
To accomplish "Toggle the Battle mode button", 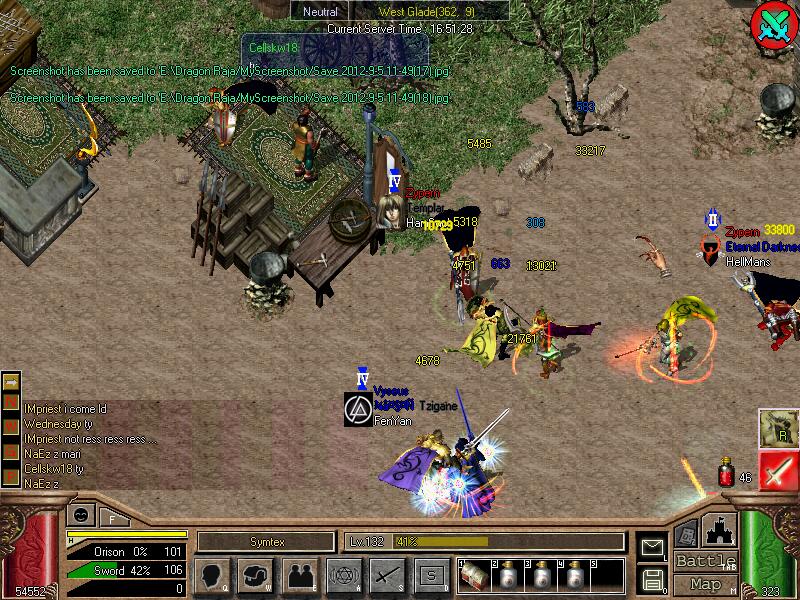I will (706, 561).
